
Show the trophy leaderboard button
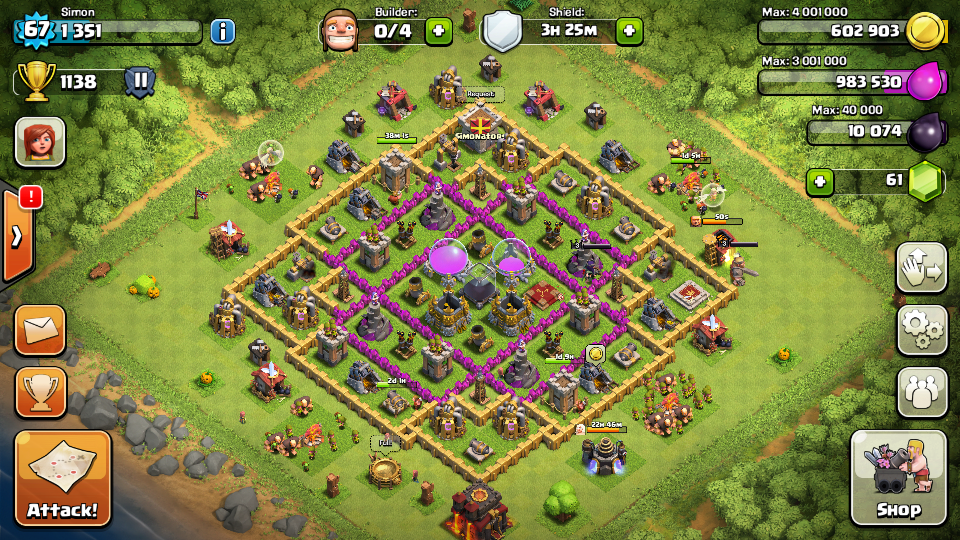(x=40, y=392)
